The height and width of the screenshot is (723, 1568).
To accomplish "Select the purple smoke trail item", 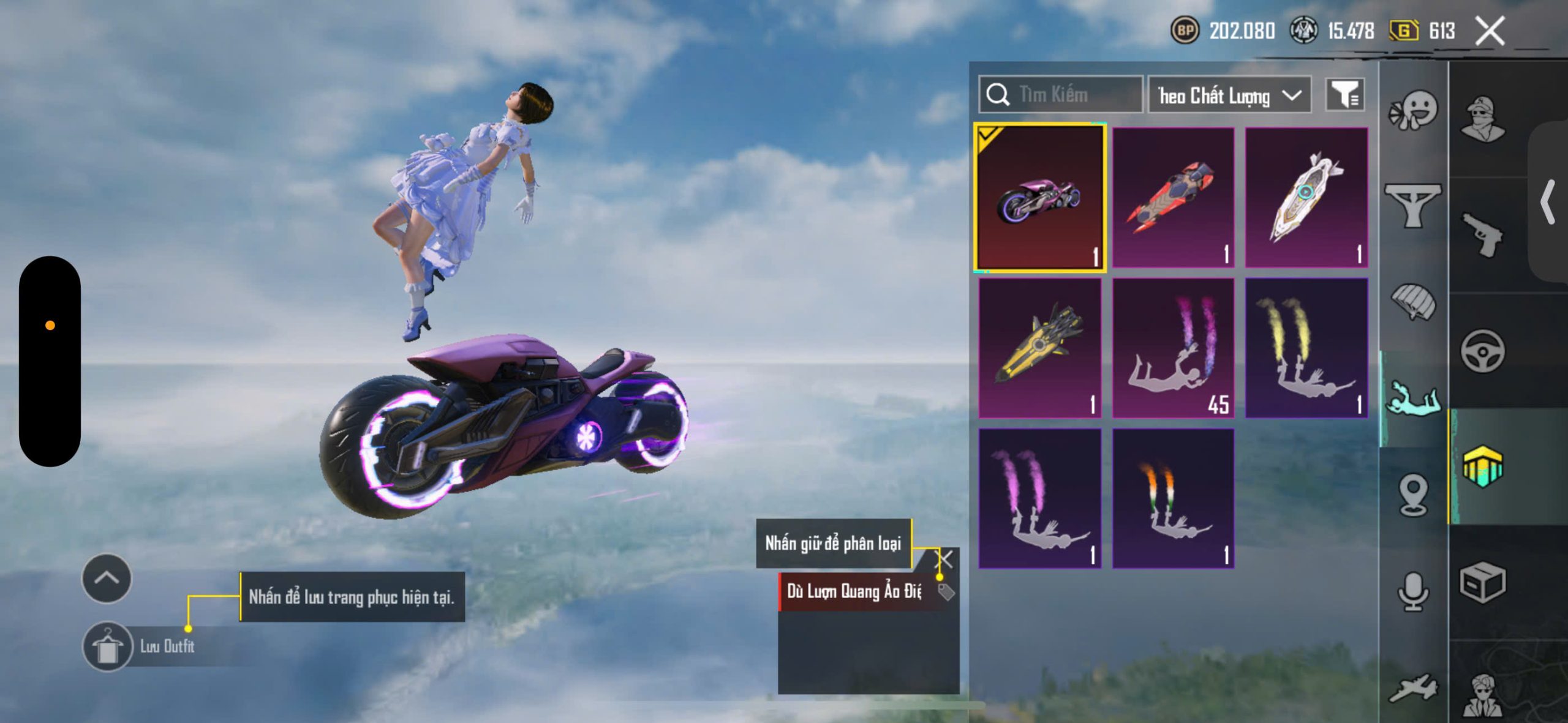I will (1040, 498).
